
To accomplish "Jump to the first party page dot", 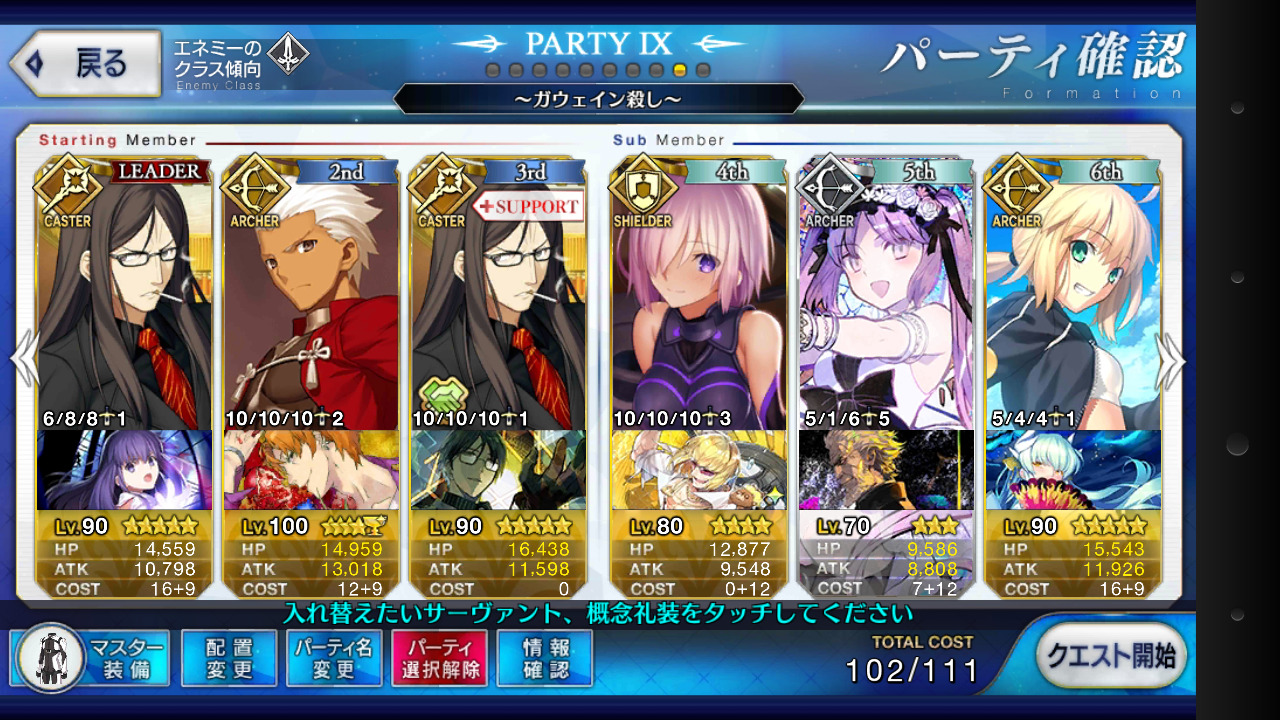I will pos(492,70).
